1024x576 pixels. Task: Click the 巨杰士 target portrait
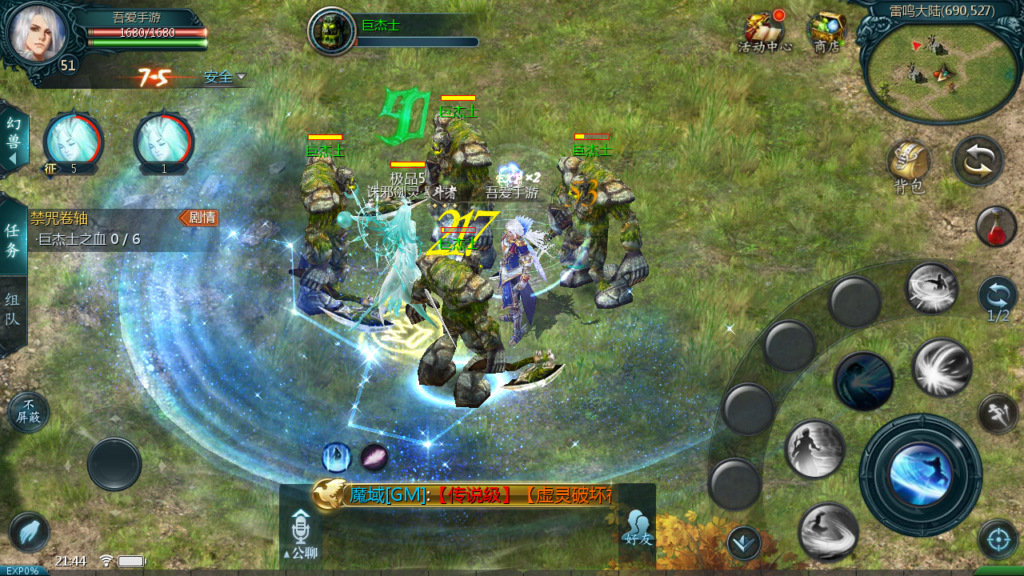(x=329, y=32)
